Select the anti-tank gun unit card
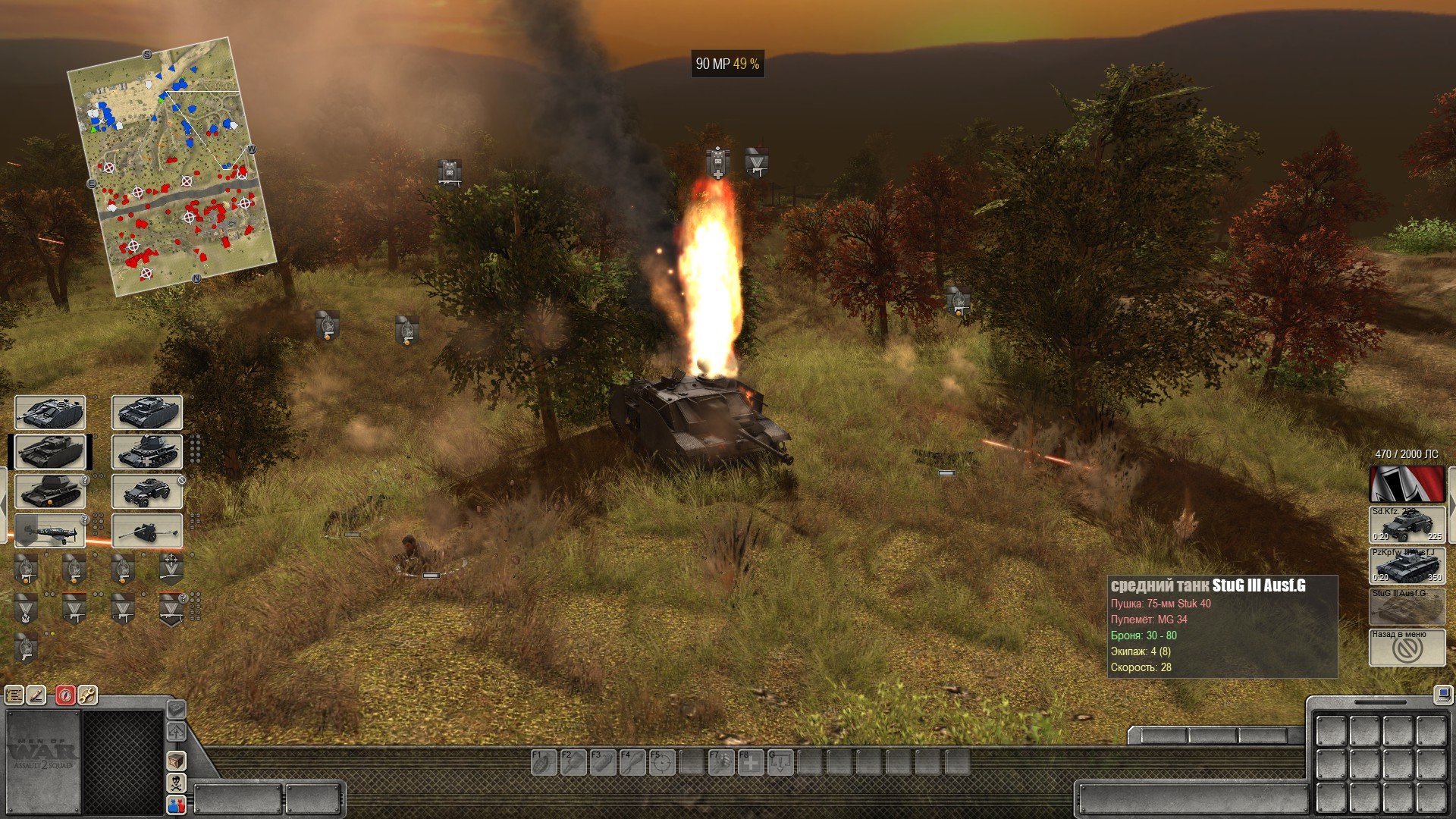Screen dimensions: 1456x819 tap(147, 532)
